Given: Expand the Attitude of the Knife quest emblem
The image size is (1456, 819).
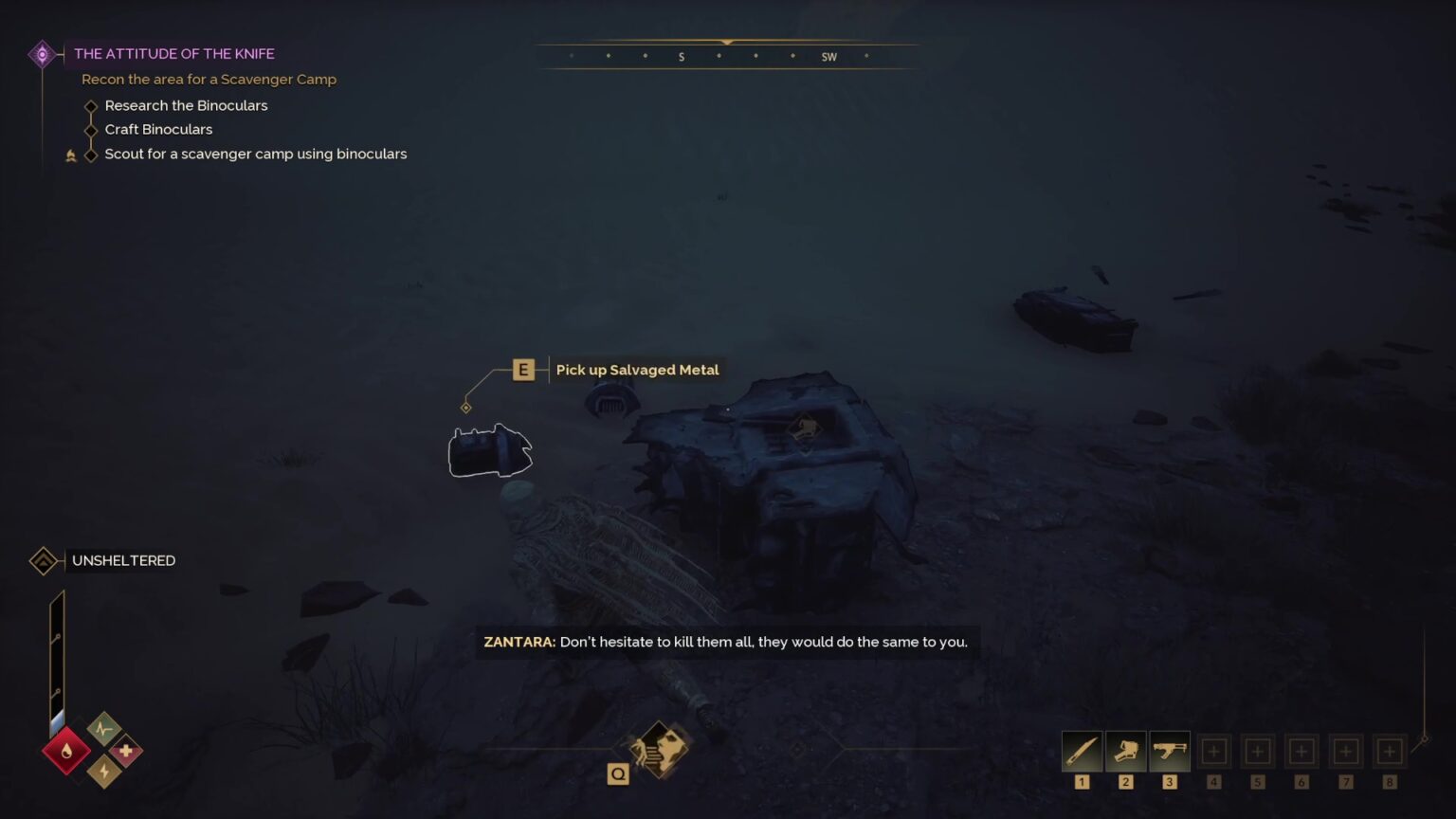Looking at the screenshot, I should [42, 54].
